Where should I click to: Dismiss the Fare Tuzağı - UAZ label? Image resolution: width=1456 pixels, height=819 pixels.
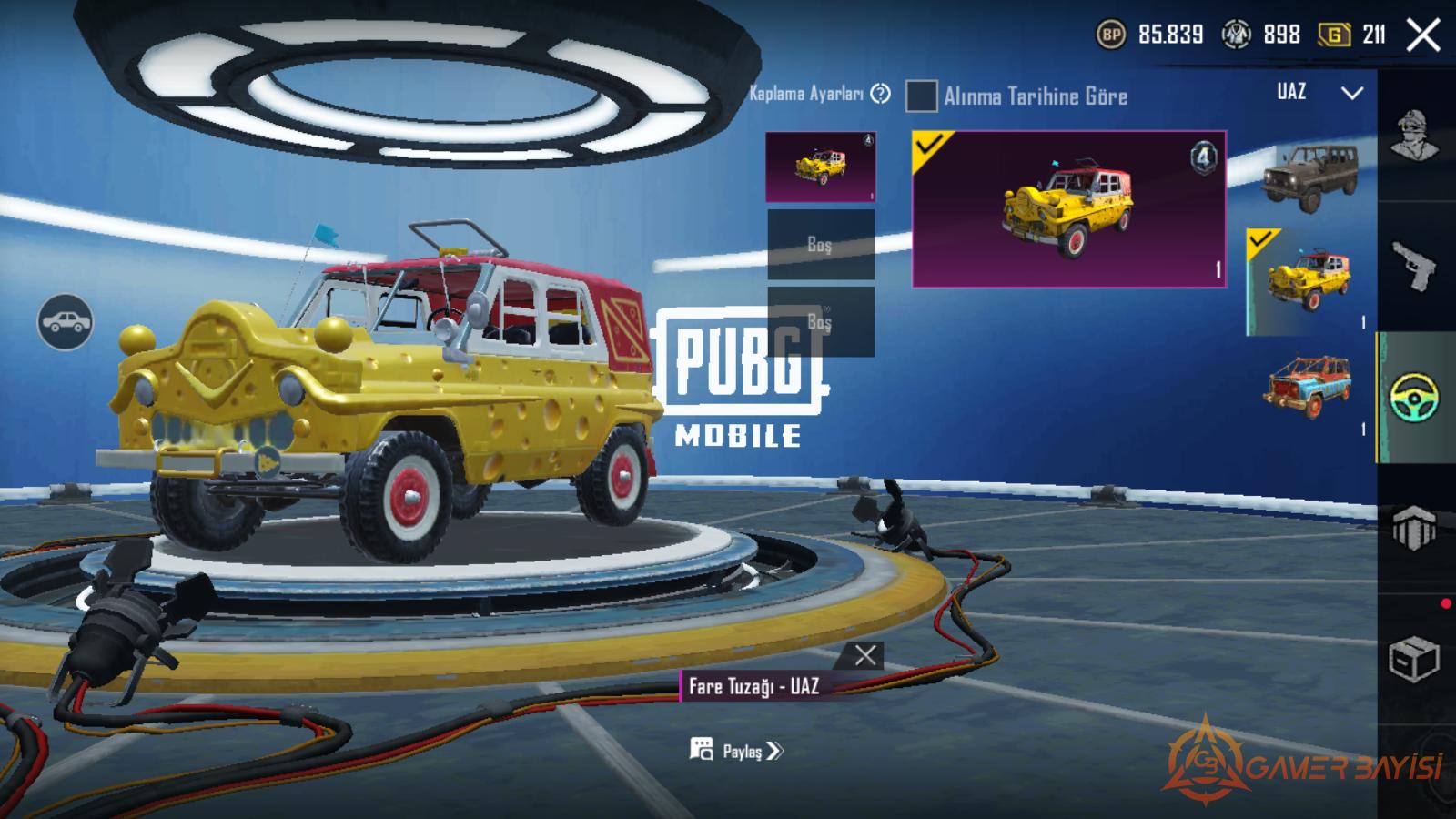(x=865, y=655)
